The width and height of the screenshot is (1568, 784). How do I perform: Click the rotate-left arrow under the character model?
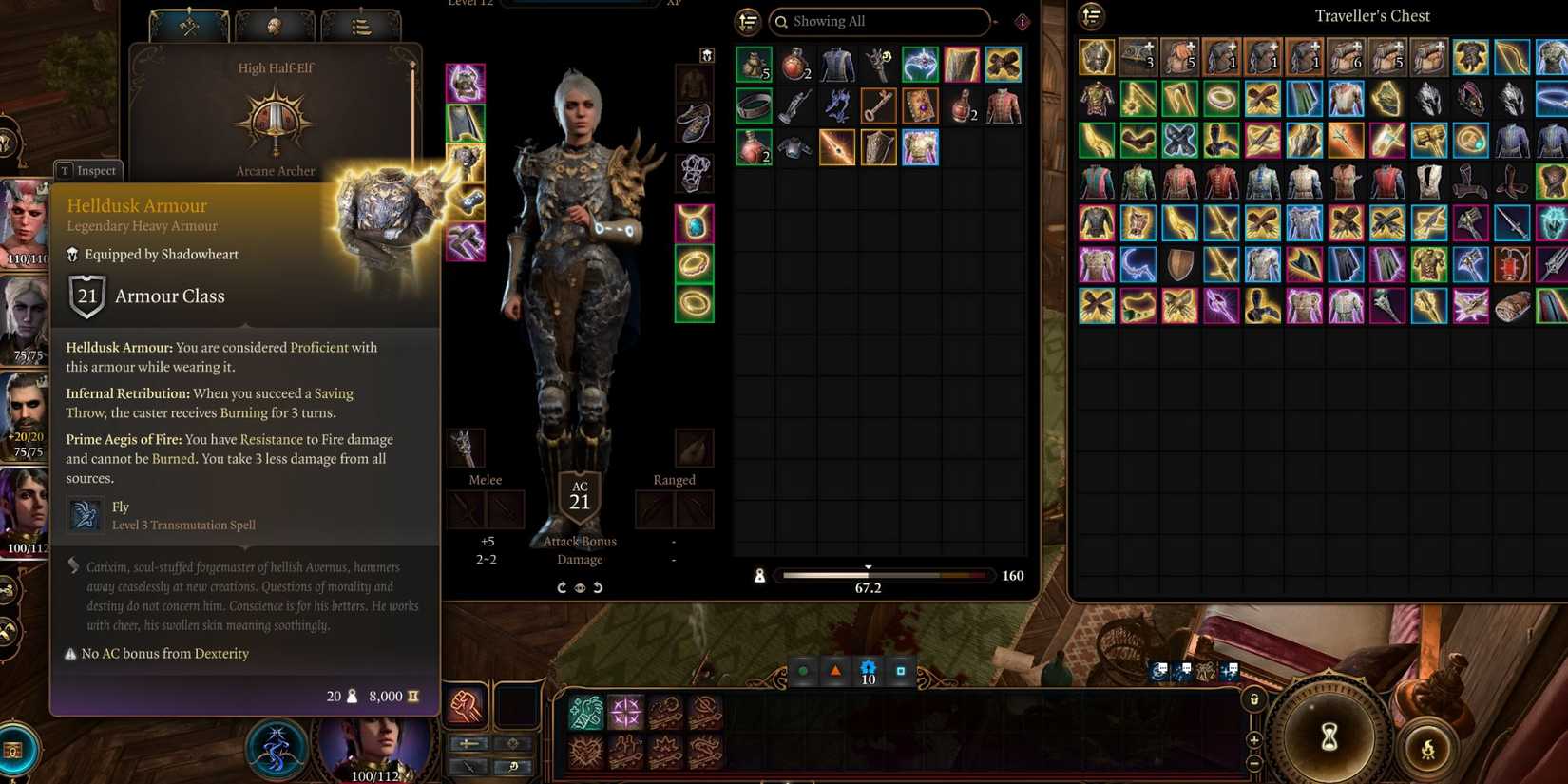(599, 587)
